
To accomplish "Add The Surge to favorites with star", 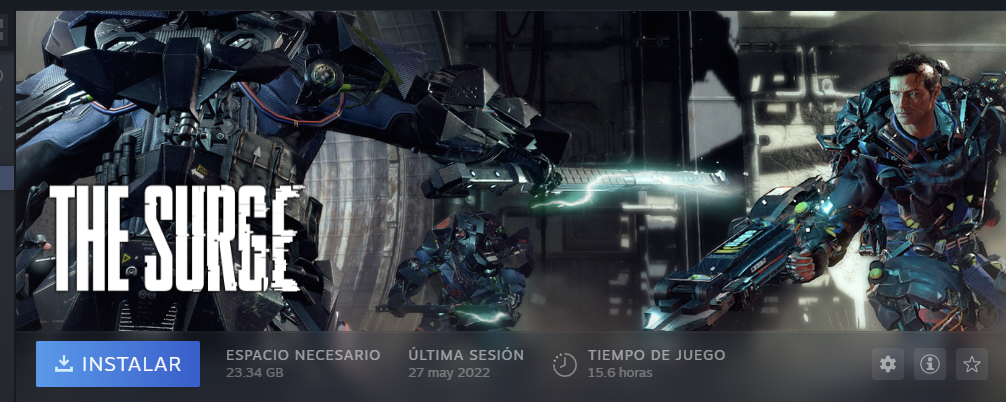I will [x=971, y=365].
